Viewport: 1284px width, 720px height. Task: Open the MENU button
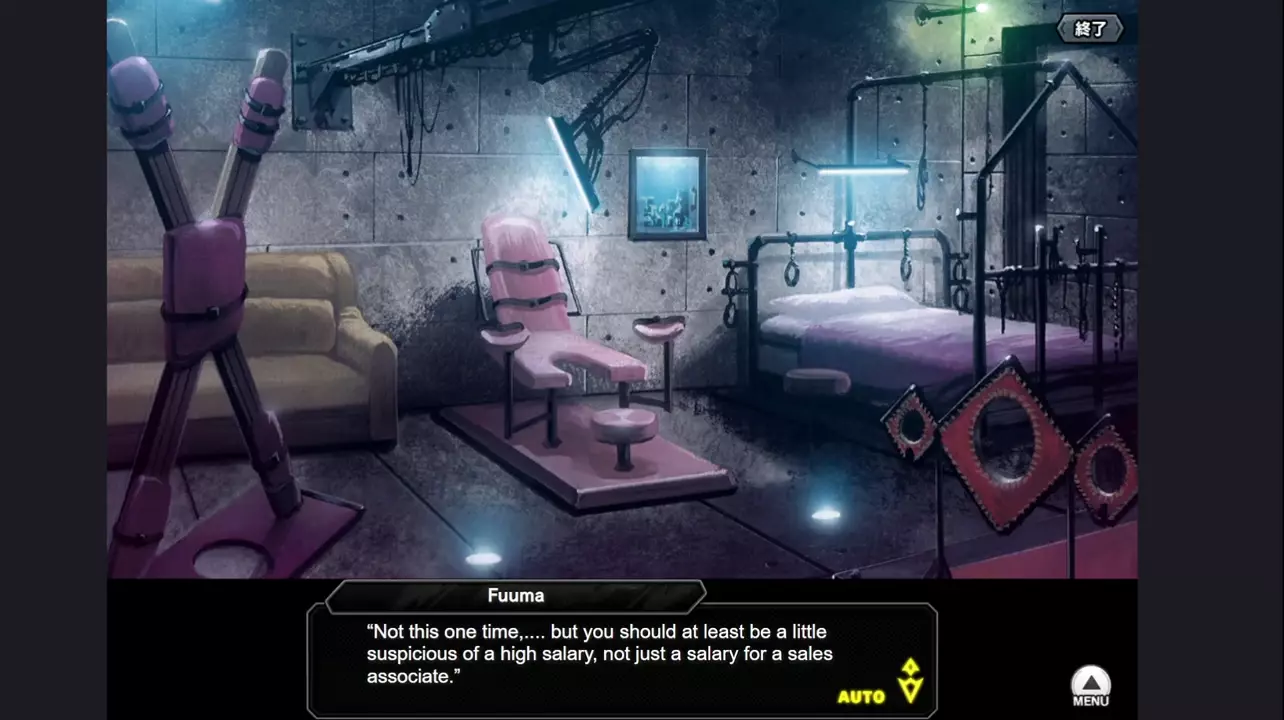[1091, 687]
